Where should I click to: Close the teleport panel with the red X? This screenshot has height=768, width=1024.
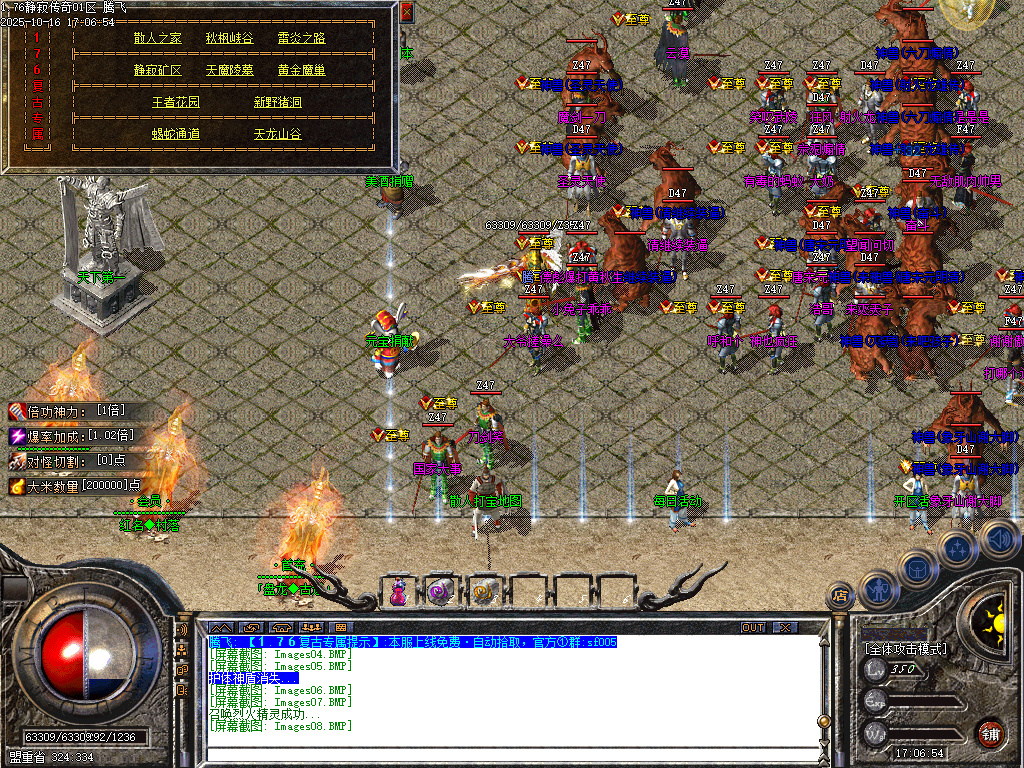407,13
